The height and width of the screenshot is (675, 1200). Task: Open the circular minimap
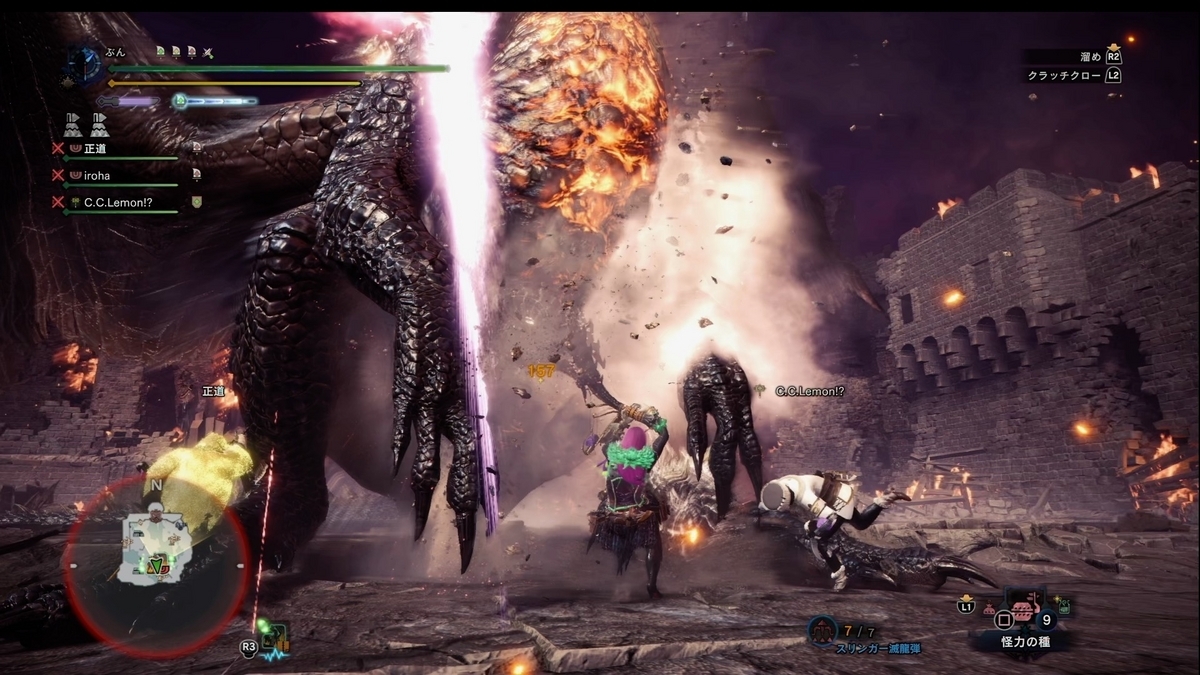[x=155, y=565]
